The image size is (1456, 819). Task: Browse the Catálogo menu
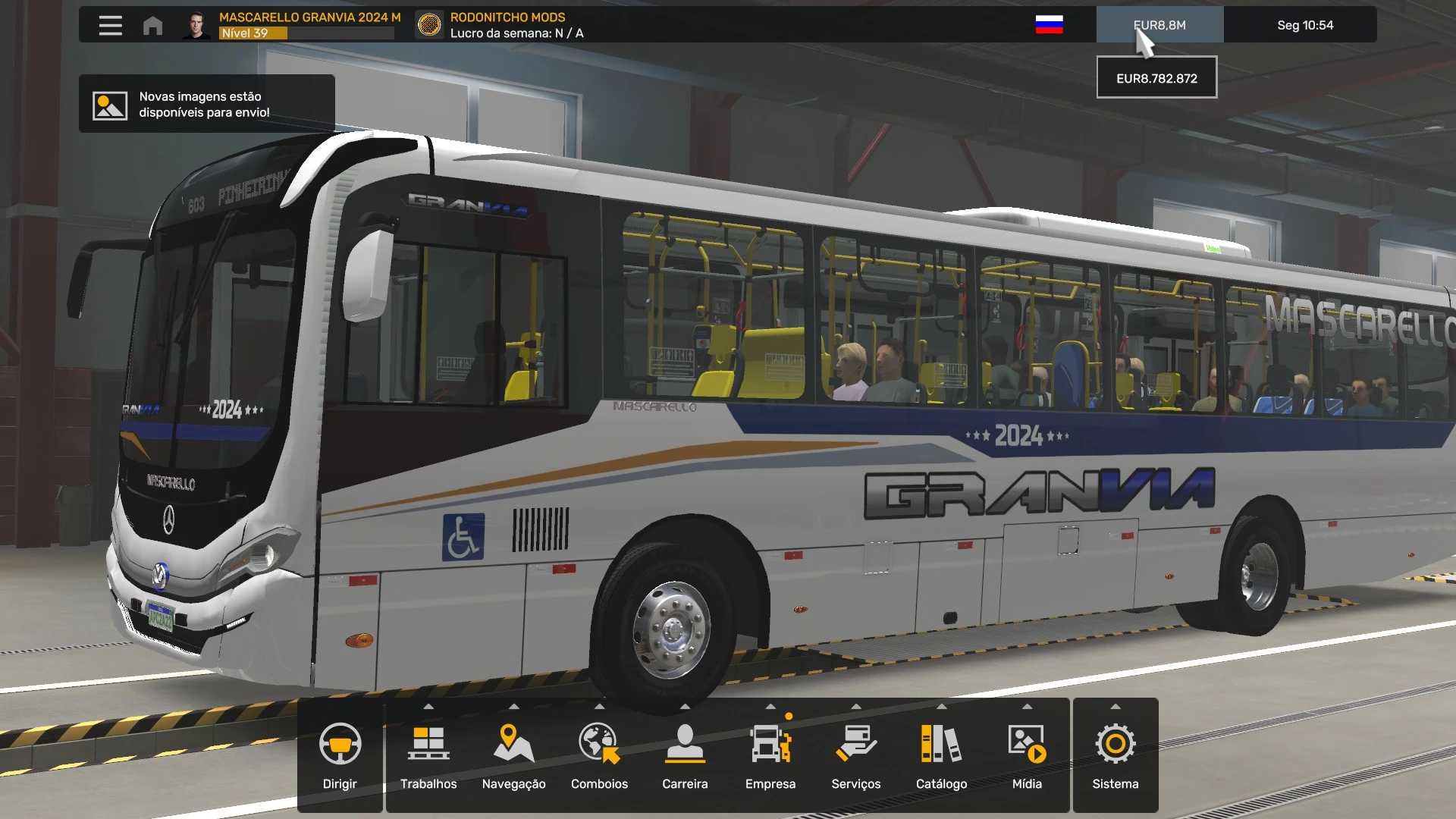click(941, 755)
